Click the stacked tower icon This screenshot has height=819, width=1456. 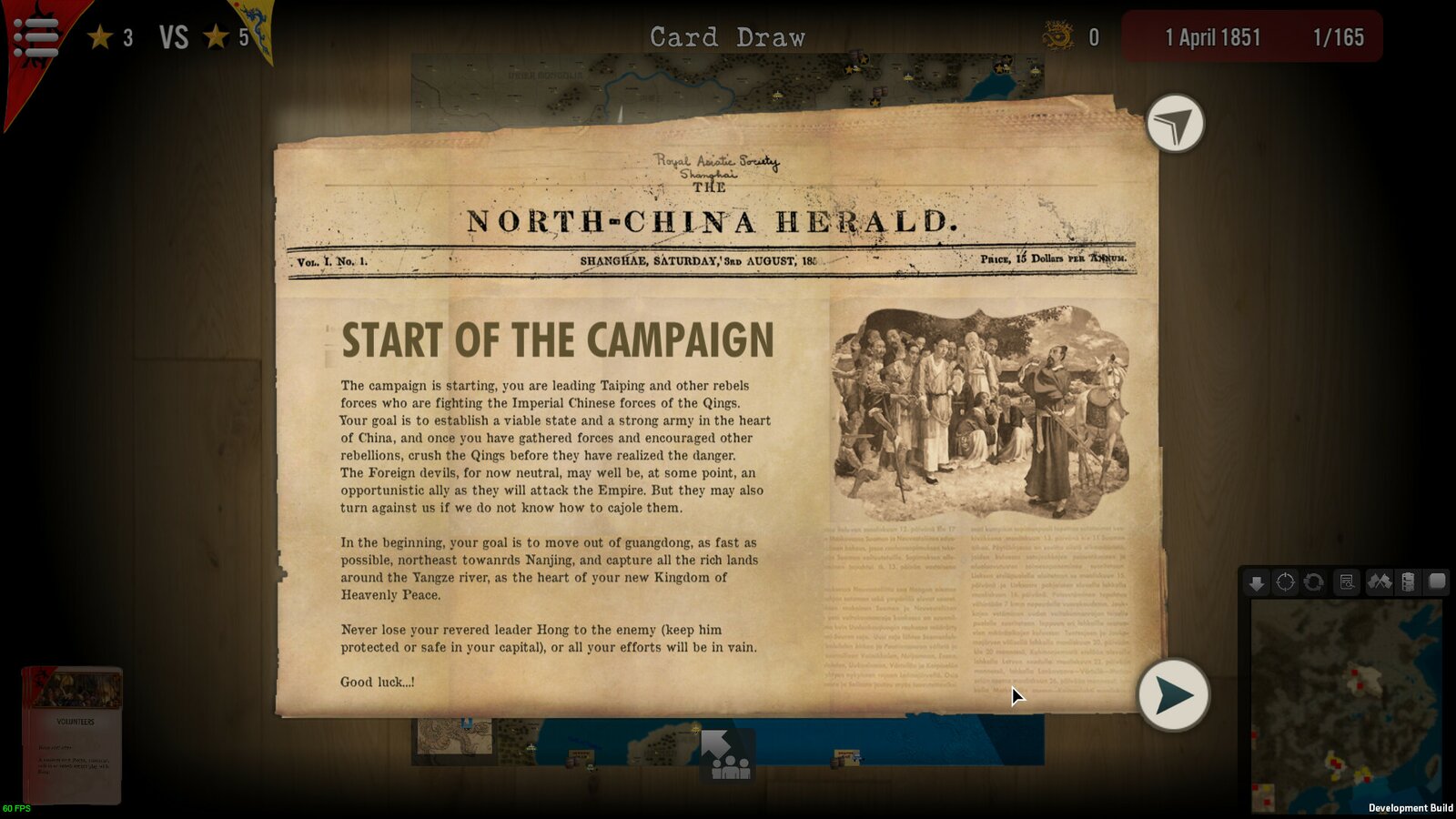(x=1408, y=582)
